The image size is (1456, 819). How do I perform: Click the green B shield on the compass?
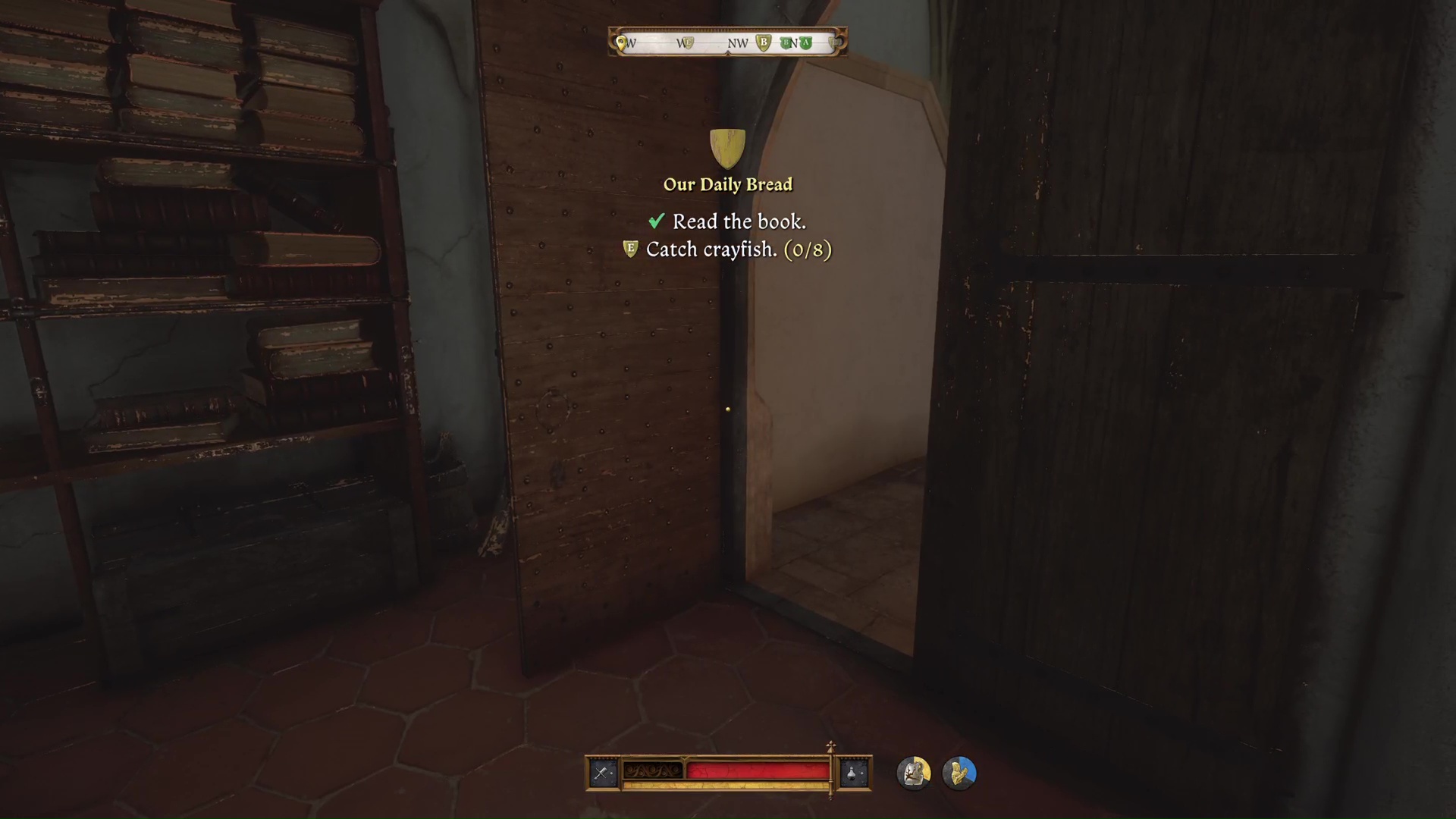tap(786, 42)
